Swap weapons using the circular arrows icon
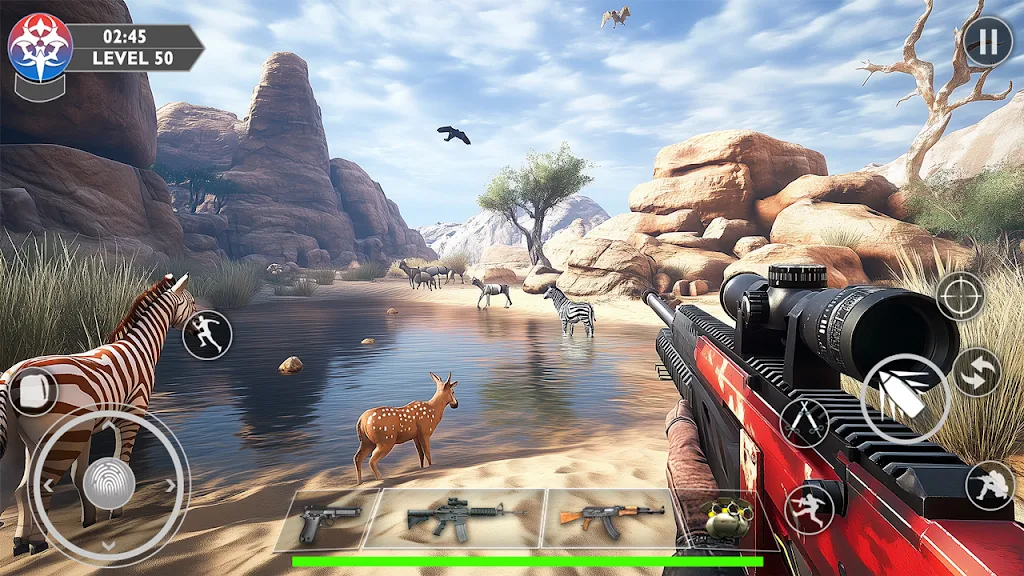Image resolution: width=1024 pixels, height=576 pixels. pyautogui.click(x=977, y=372)
